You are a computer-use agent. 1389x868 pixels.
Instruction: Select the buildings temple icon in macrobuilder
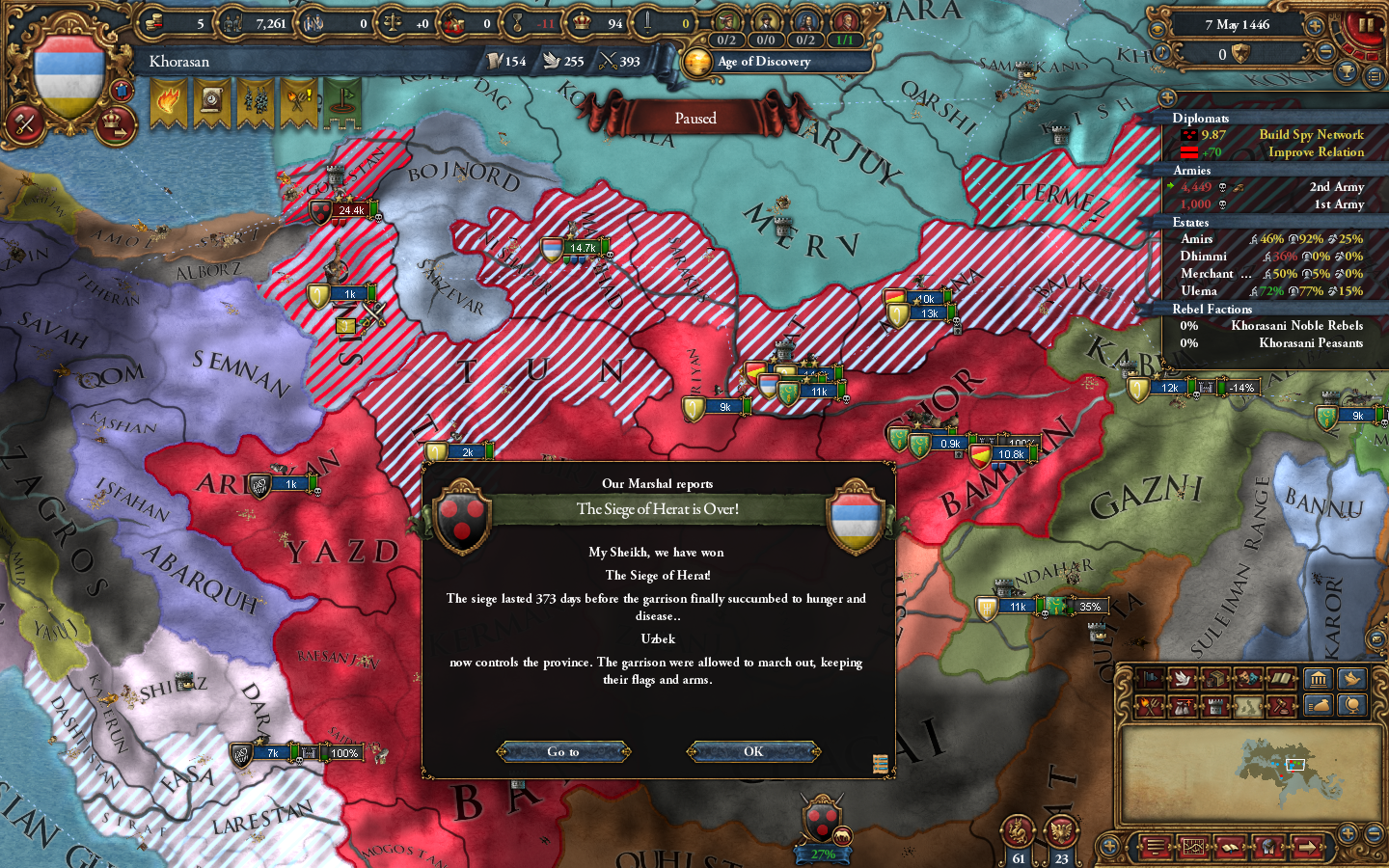click(x=1320, y=678)
